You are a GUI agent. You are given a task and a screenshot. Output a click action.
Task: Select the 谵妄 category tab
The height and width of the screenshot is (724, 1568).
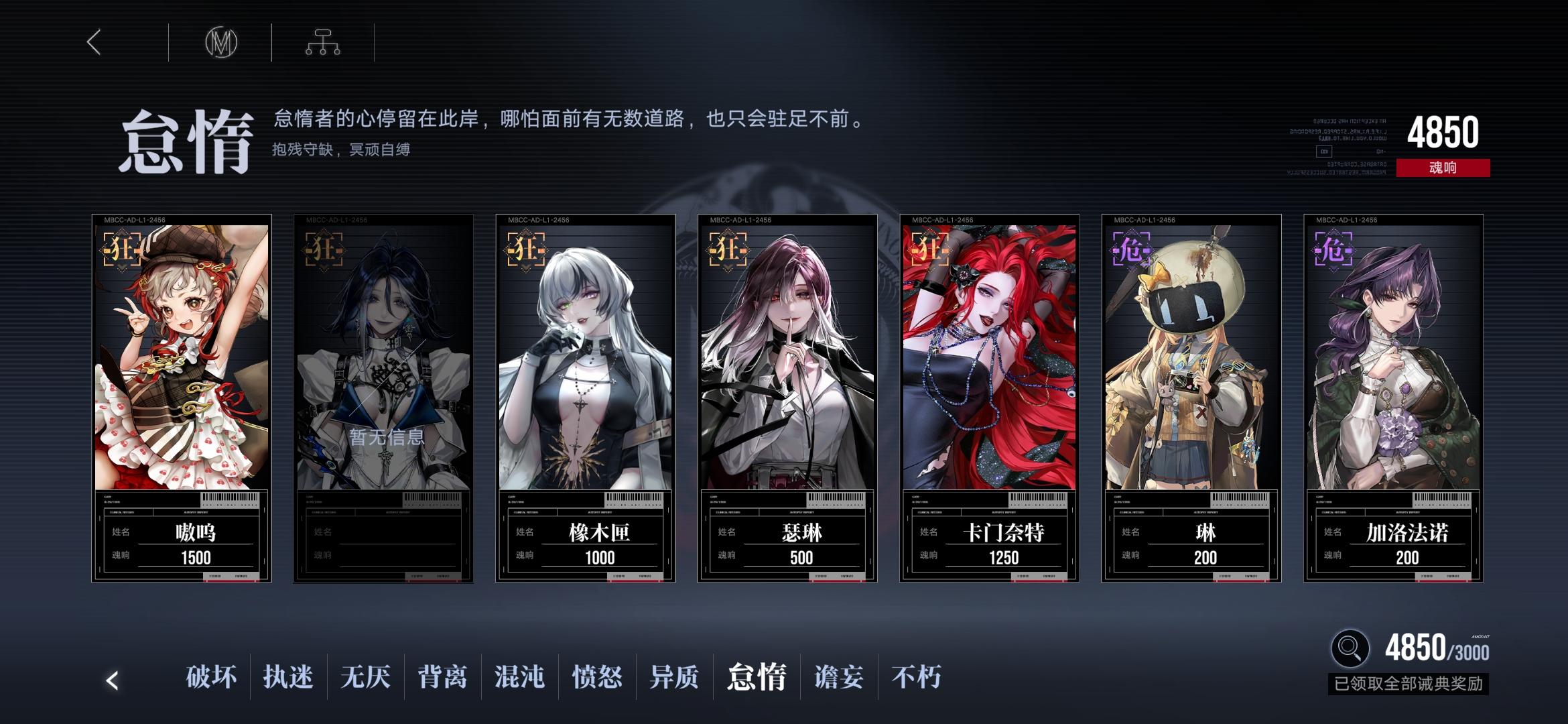pos(837,678)
